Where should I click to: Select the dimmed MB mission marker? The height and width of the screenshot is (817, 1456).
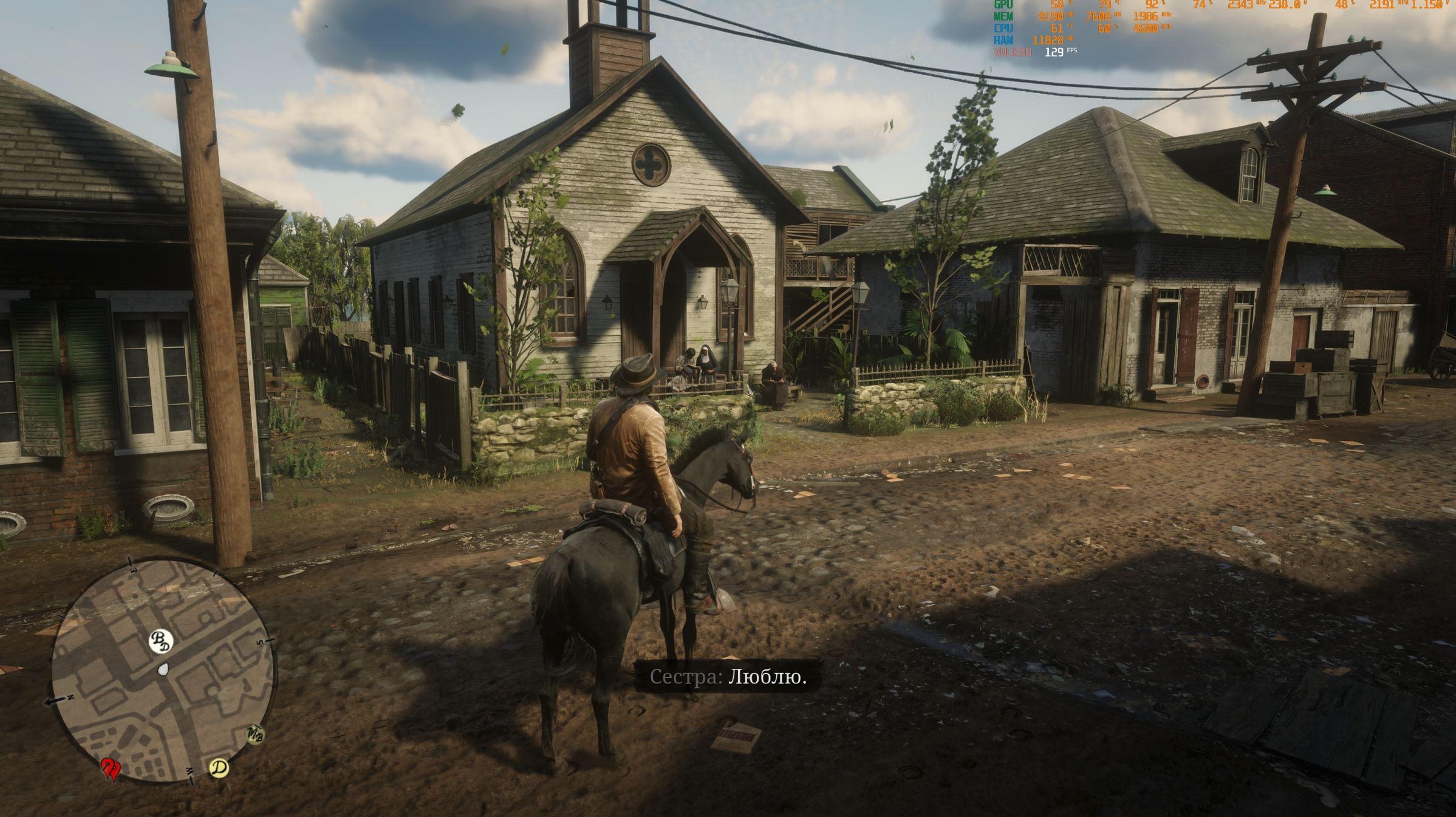tap(256, 734)
